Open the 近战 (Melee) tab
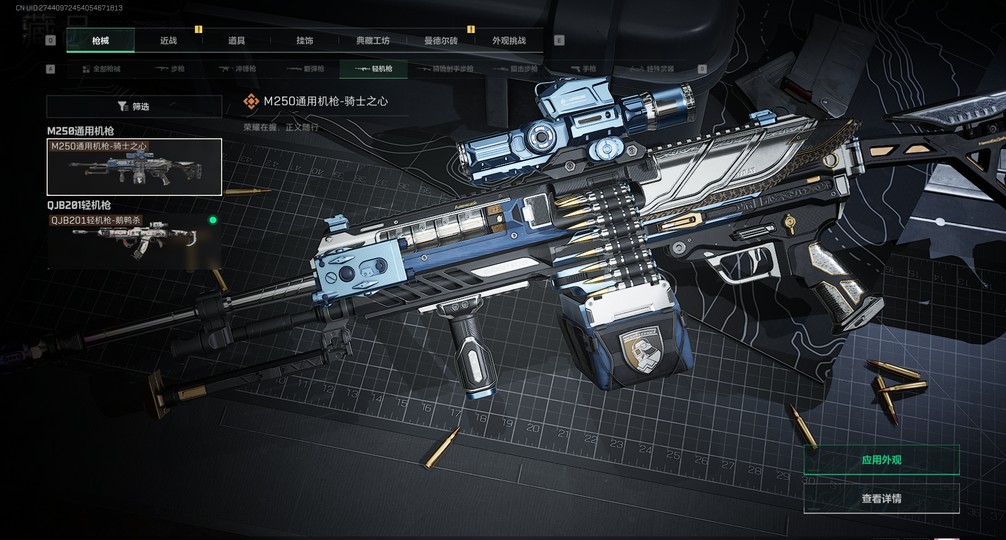Screen dimensions: 1006x540 [x=168, y=41]
